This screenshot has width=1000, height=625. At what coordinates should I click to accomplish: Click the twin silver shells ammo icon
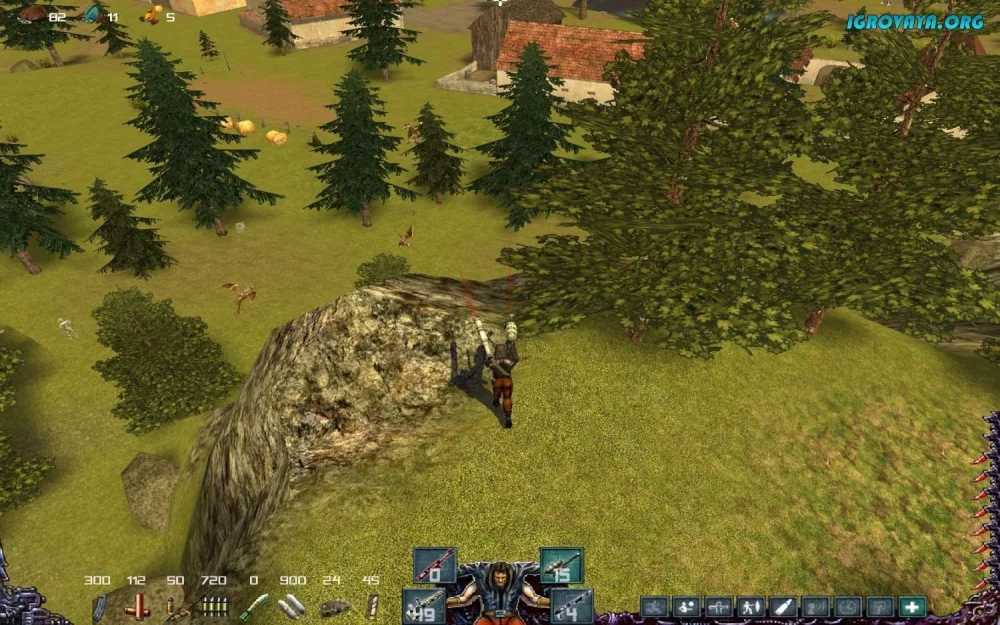(291, 606)
